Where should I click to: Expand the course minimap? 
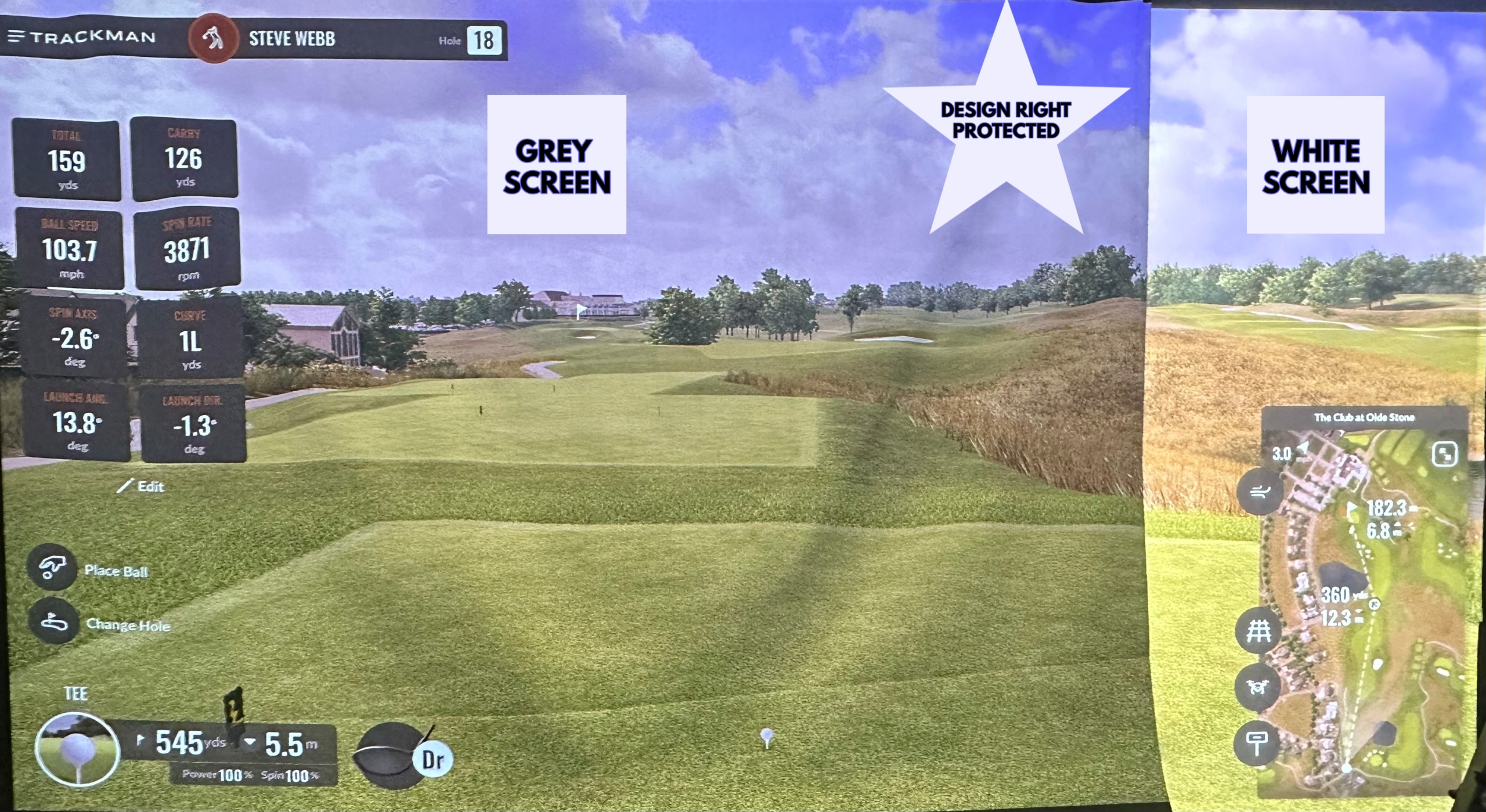[x=1444, y=454]
